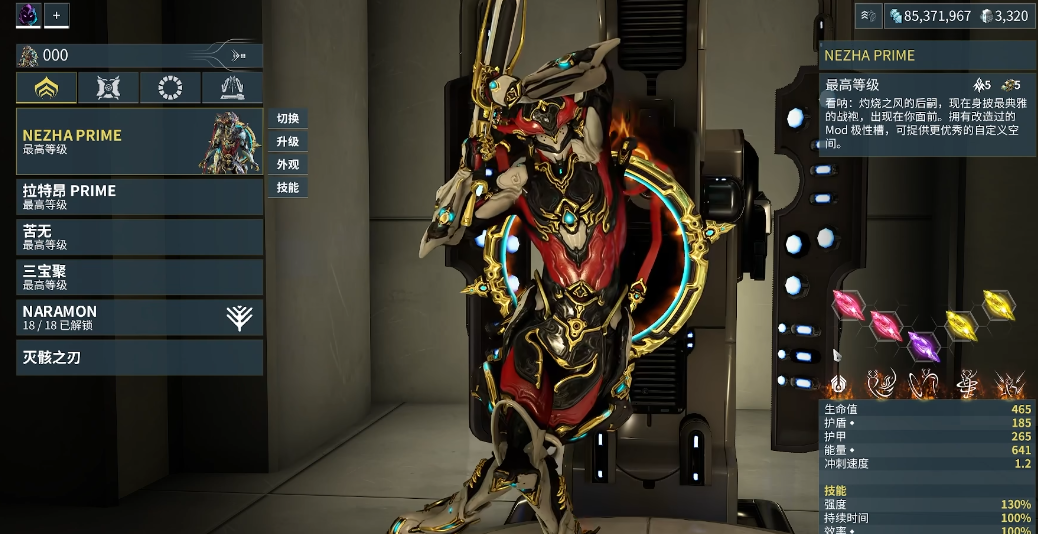
Task: Open the 拉特昂 PRIME primary weapon slot
Action: pos(140,197)
